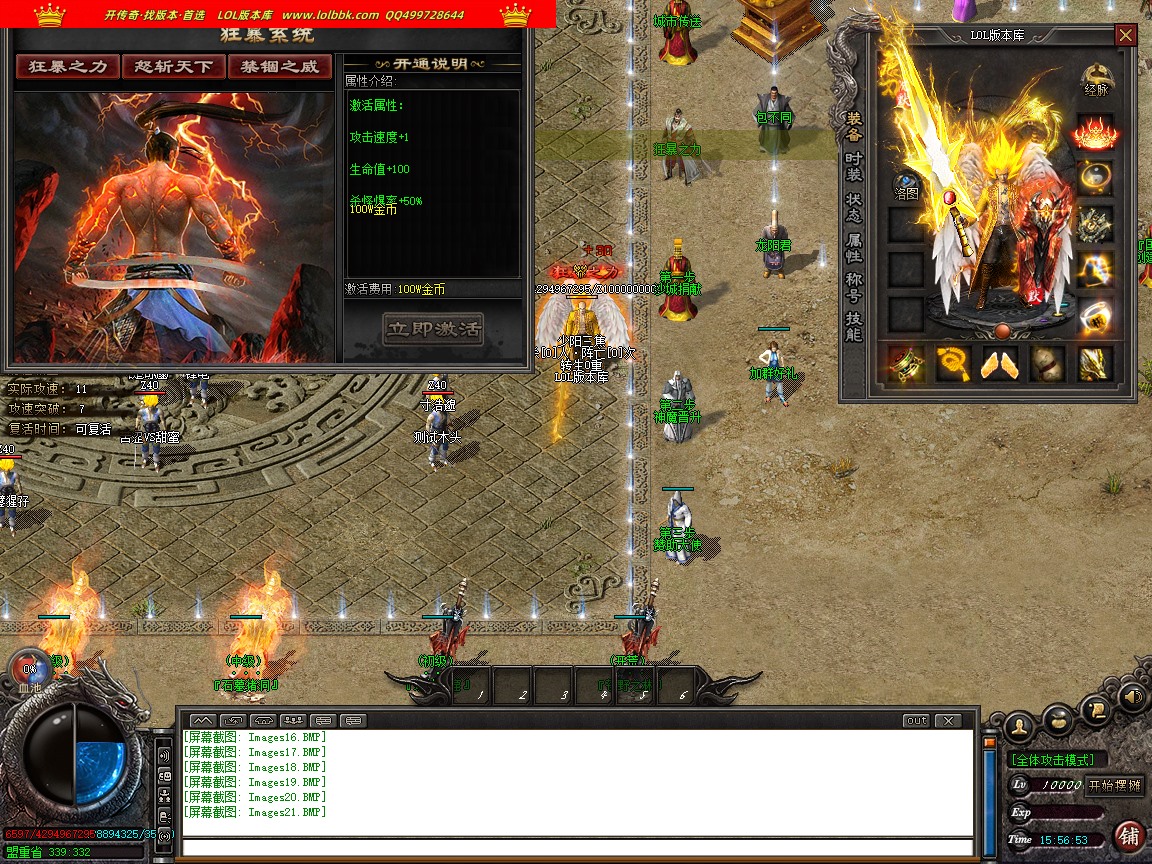The image size is (1152, 864).
Task: Close the character equipment panel
Action: 1126,36
